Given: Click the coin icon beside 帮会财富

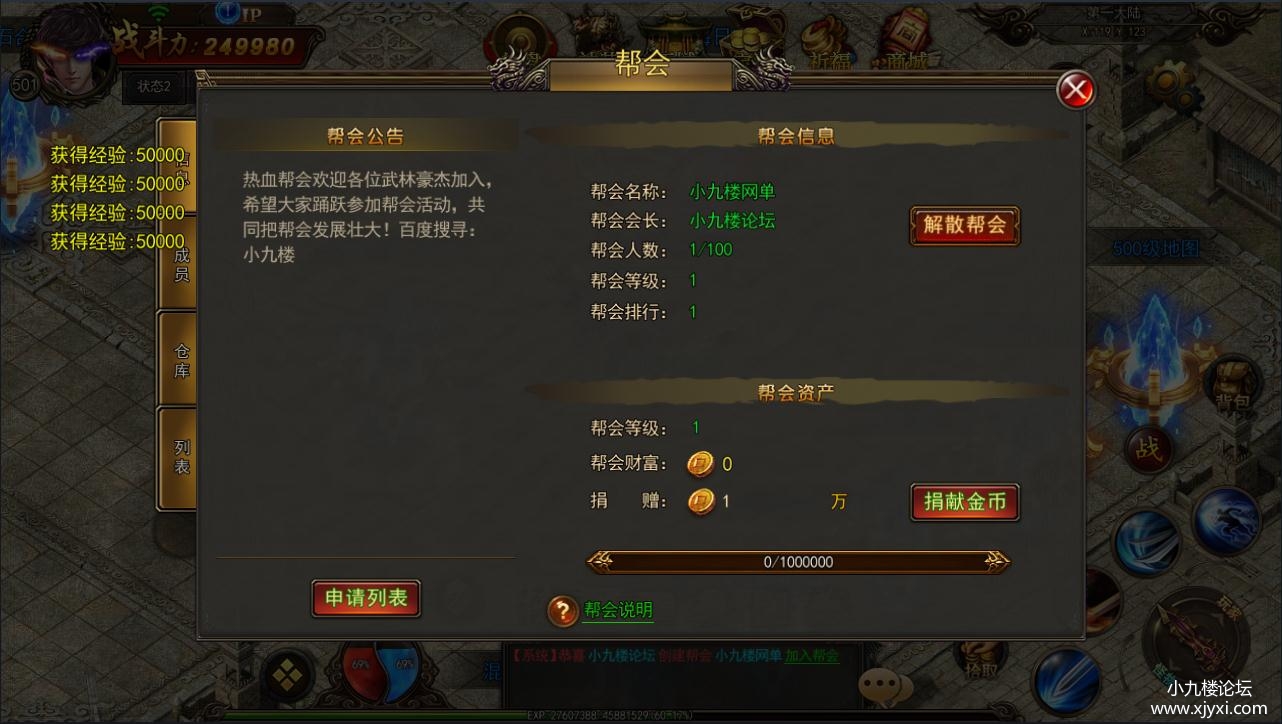Looking at the screenshot, I should click(700, 464).
